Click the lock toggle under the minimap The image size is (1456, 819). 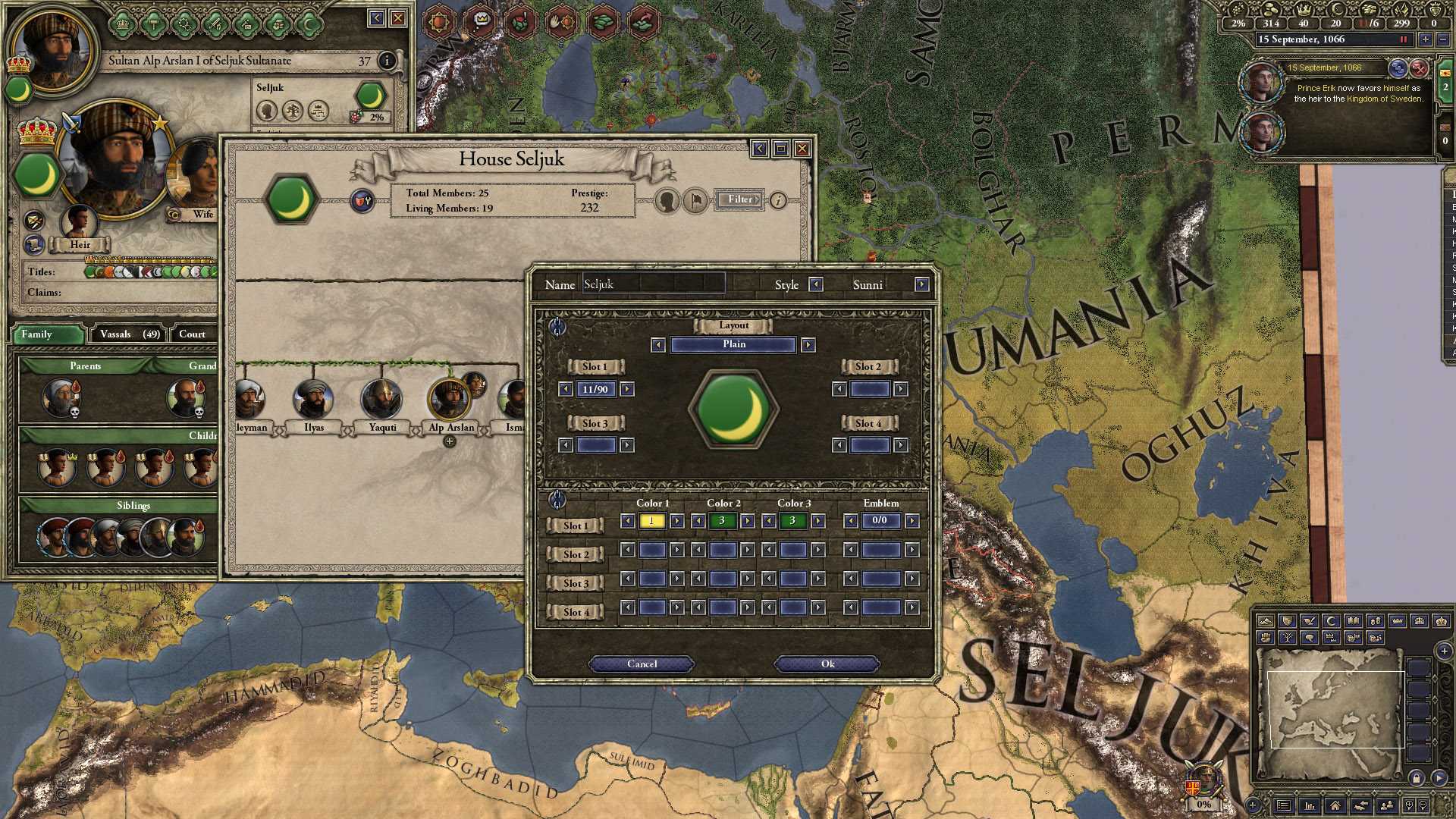point(1417,778)
